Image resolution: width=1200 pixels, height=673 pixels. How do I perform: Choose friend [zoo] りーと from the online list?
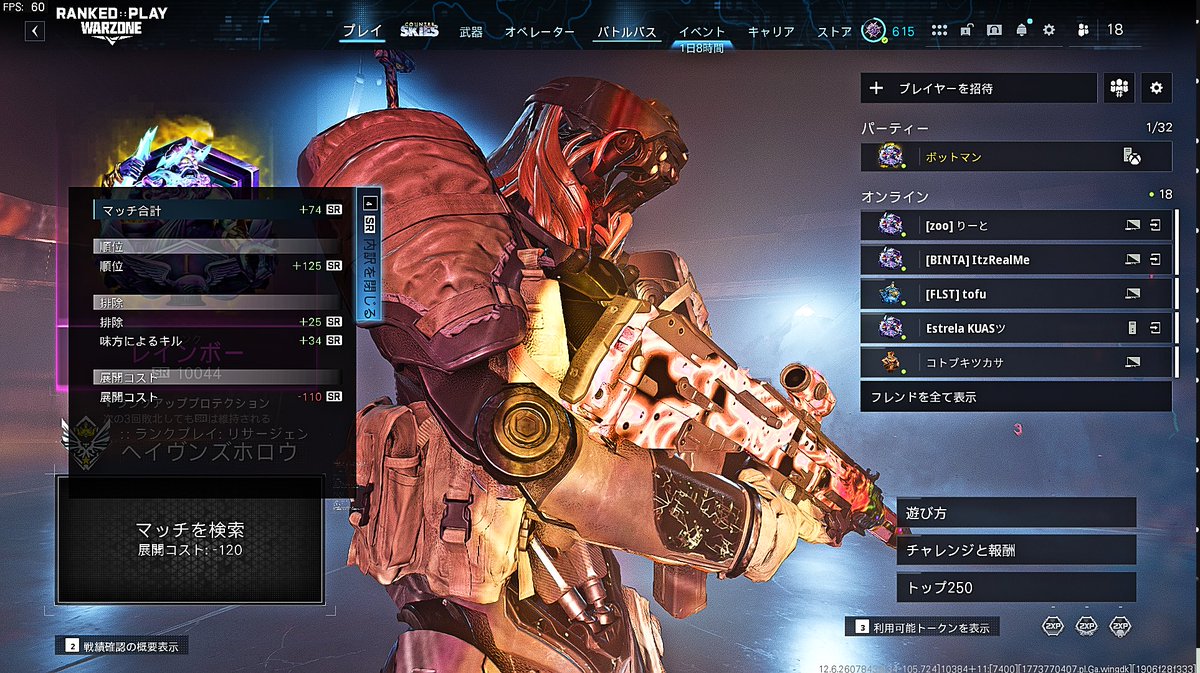pos(1016,226)
